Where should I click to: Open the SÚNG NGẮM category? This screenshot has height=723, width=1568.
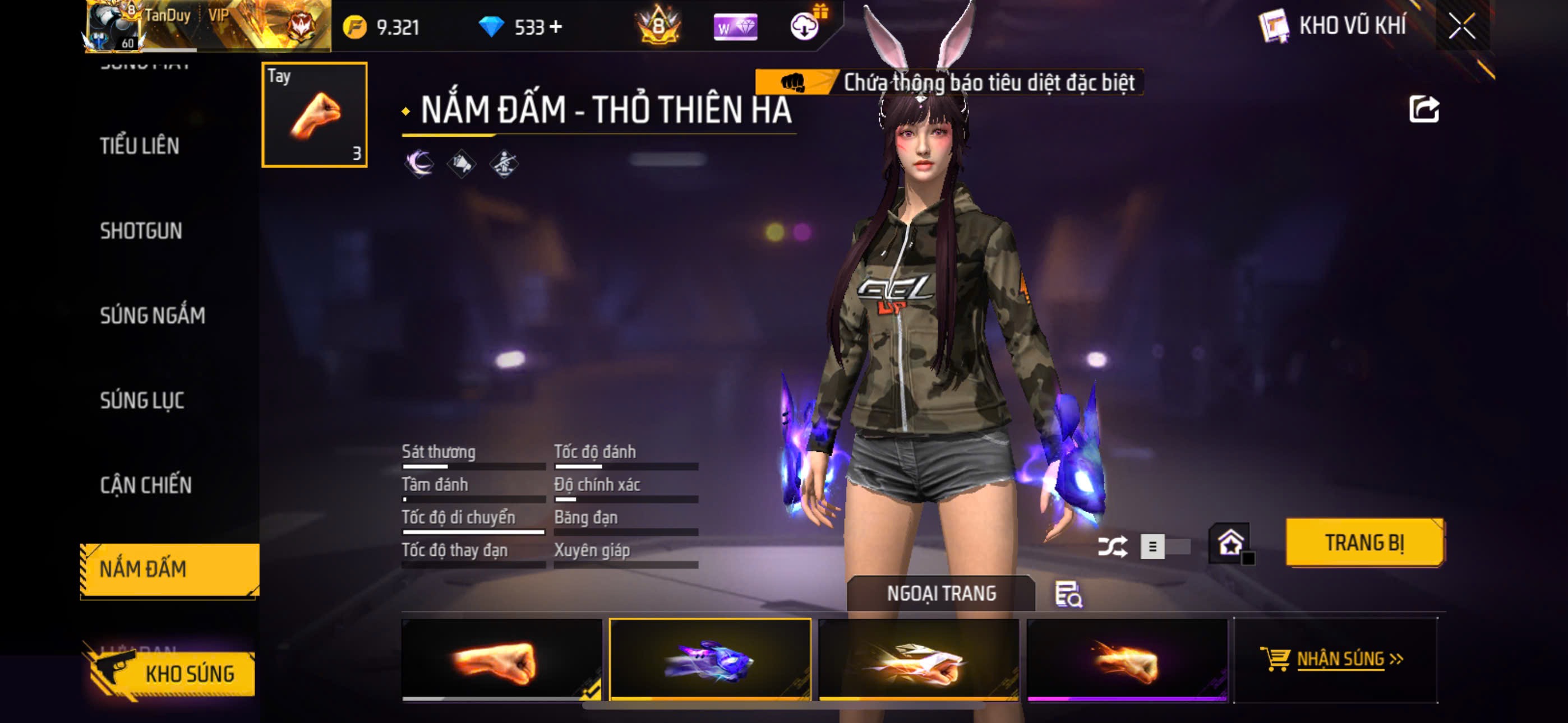coord(152,315)
